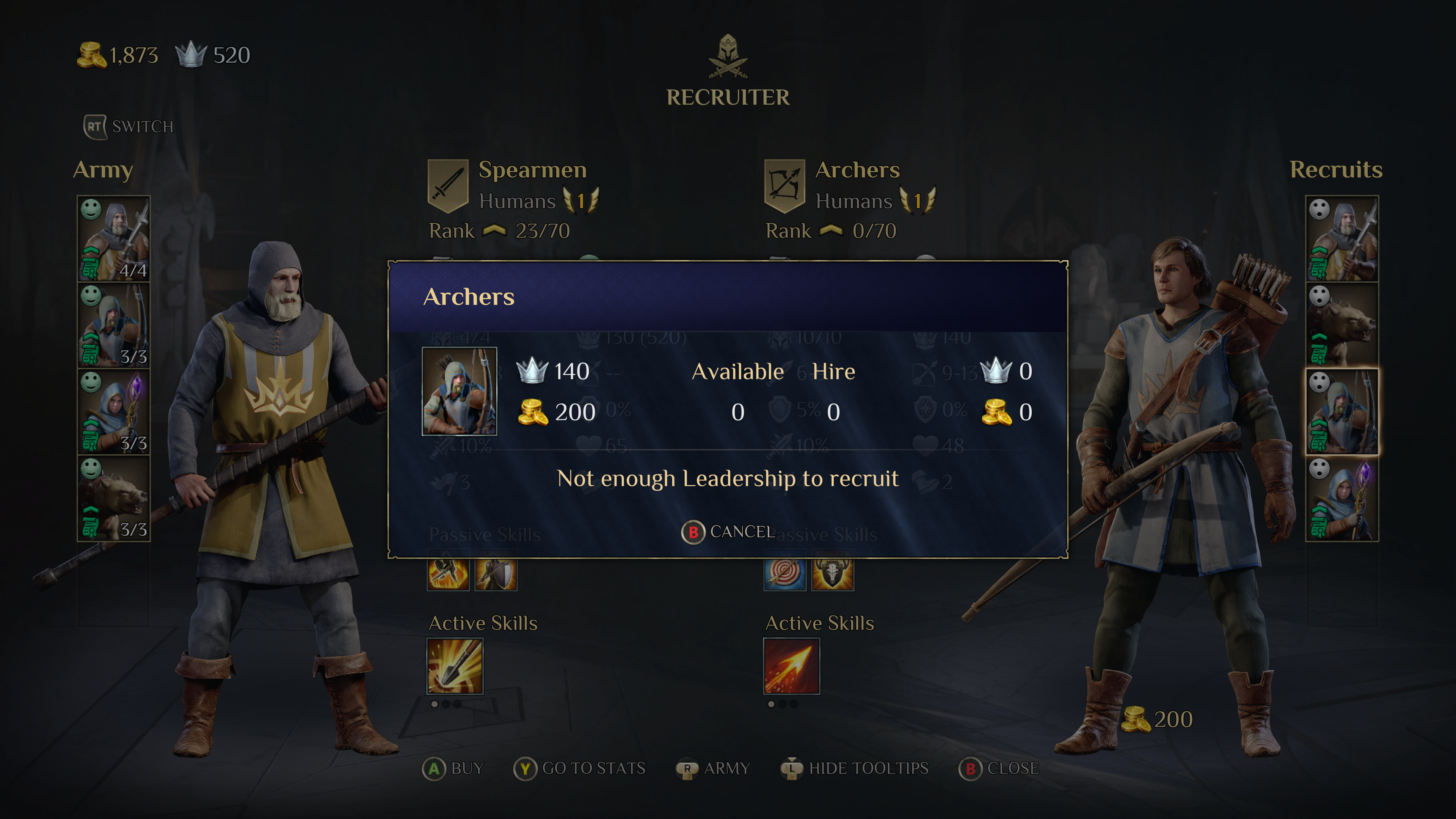
Task: View the Spearmen shield soldier passive skill
Action: point(496,574)
